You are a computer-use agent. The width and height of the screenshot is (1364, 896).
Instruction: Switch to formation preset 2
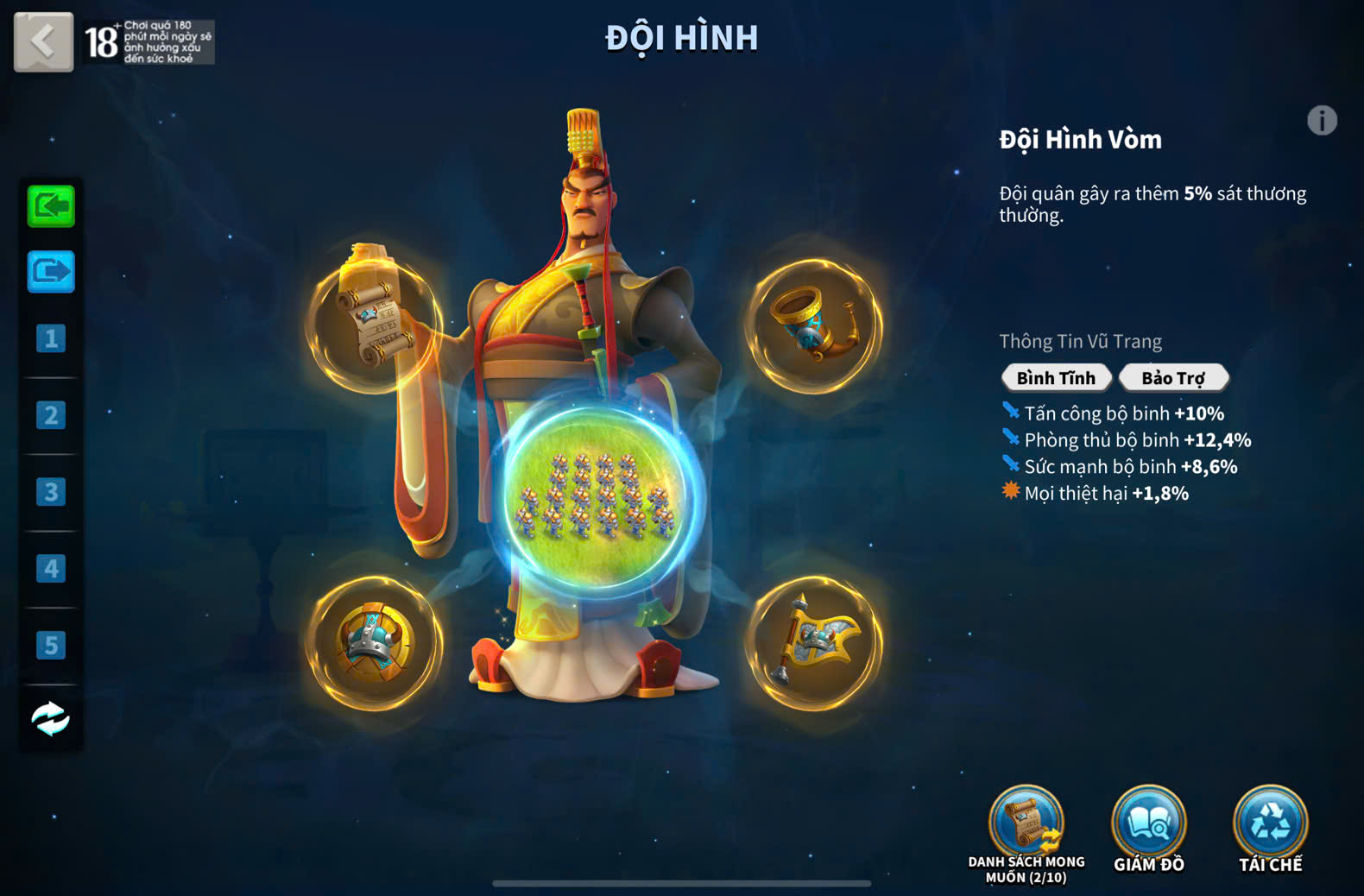click(x=51, y=415)
